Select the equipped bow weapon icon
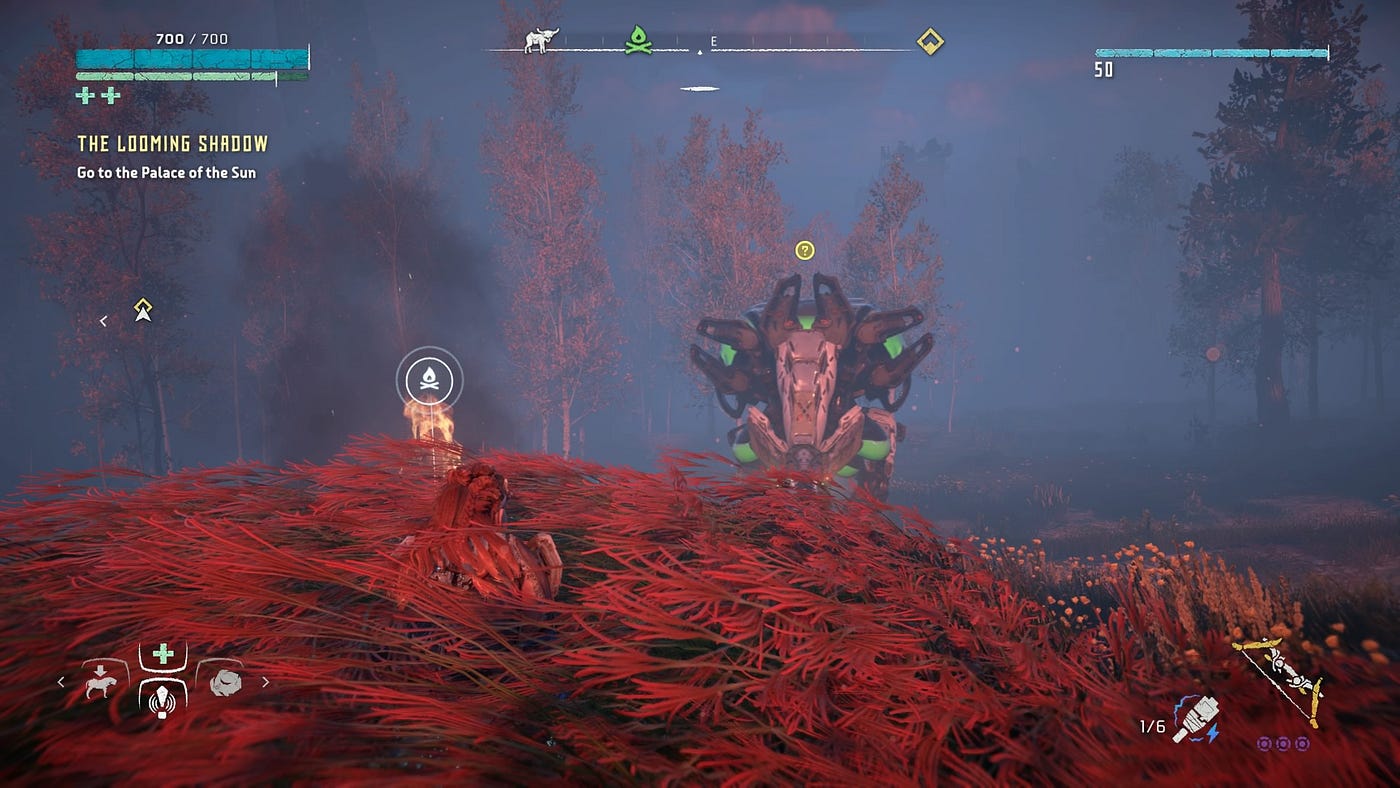Screen dimensions: 1400x788 (x=1280, y=680)
